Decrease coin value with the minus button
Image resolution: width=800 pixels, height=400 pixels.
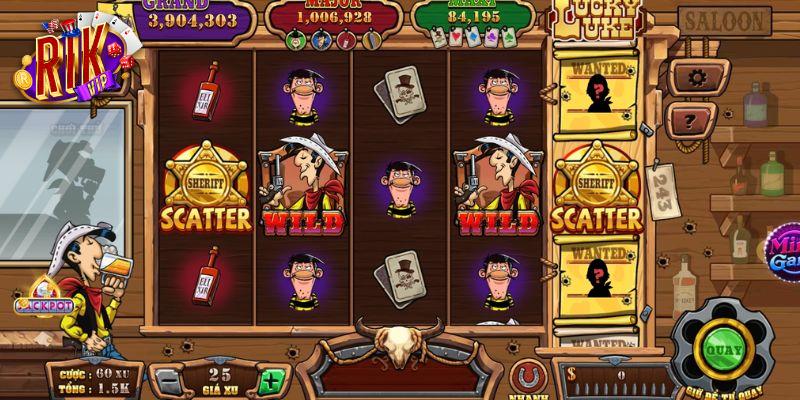tap(169, 381)
